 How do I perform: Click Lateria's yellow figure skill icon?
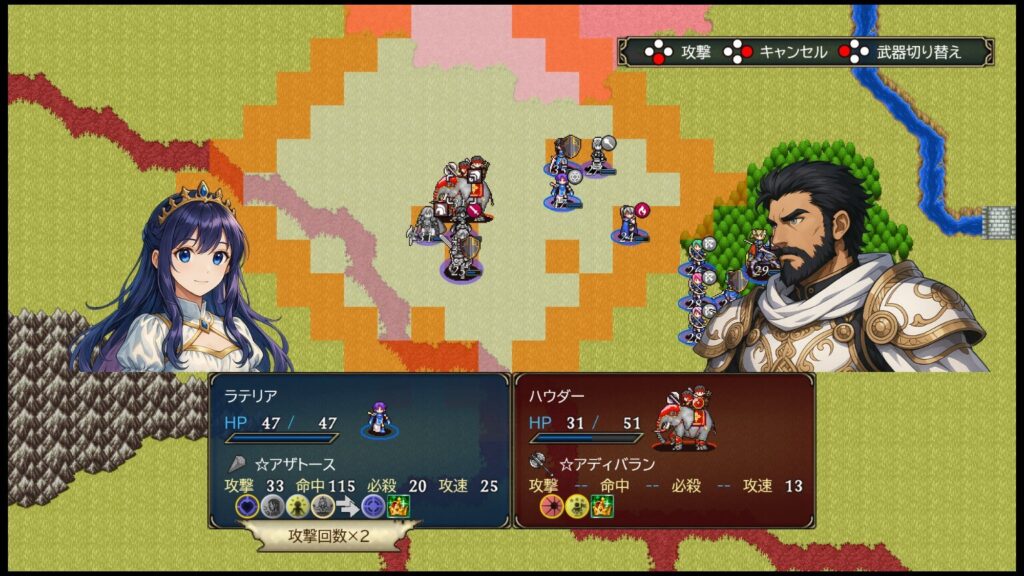pos(297,507)
